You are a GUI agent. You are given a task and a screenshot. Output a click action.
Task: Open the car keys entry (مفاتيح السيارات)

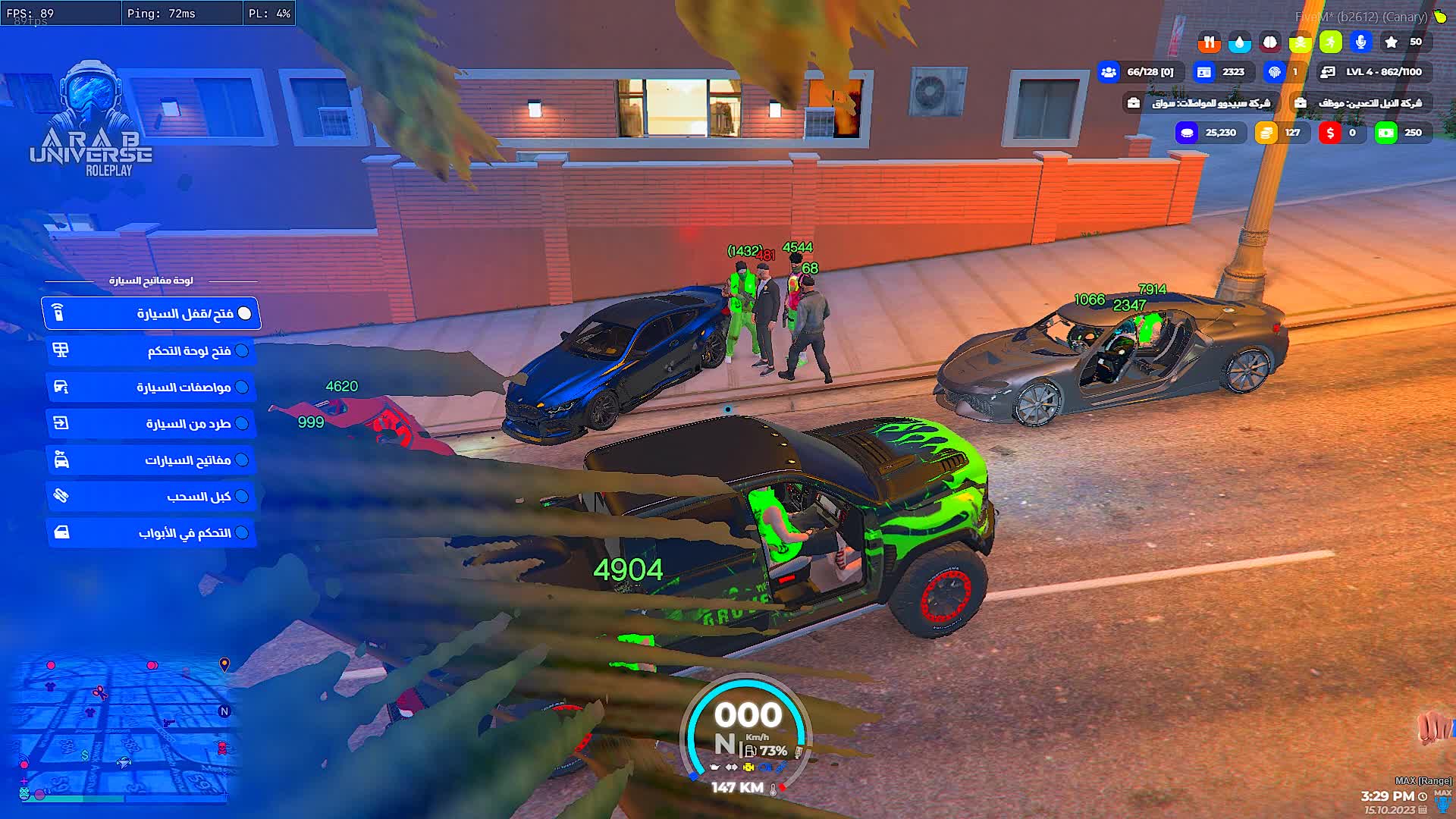click(152, 460)
